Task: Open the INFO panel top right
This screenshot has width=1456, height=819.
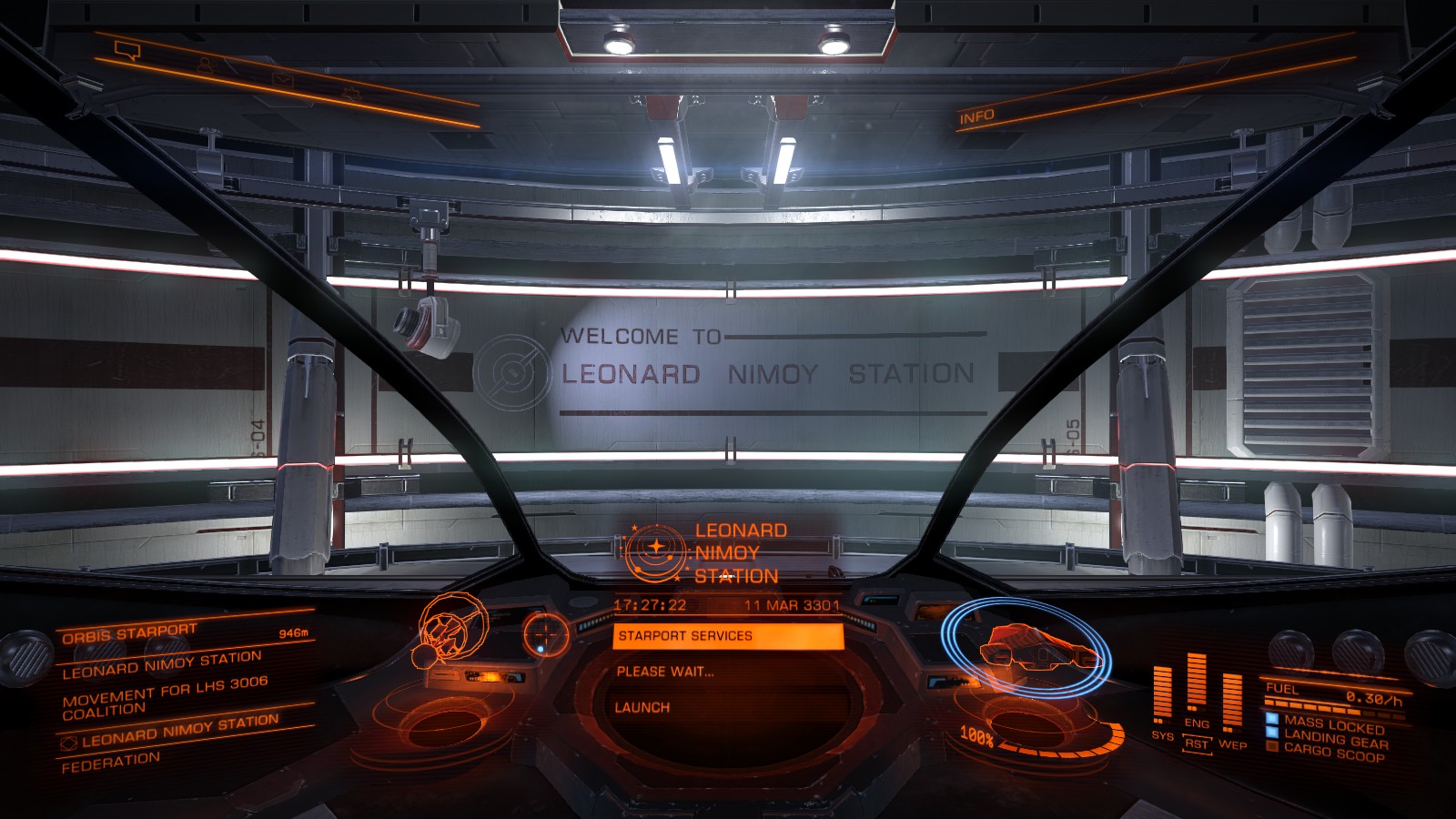Action: [x=978, y=116]
